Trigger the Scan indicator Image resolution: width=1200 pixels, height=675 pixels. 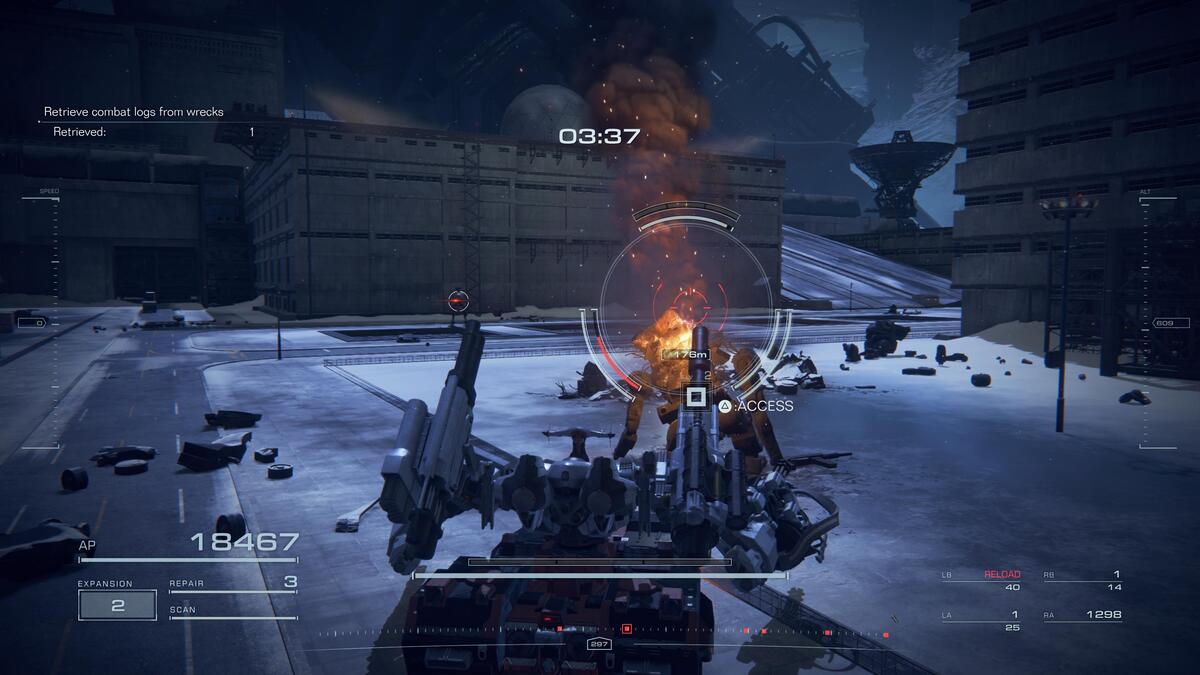click(x=233, y=611)
